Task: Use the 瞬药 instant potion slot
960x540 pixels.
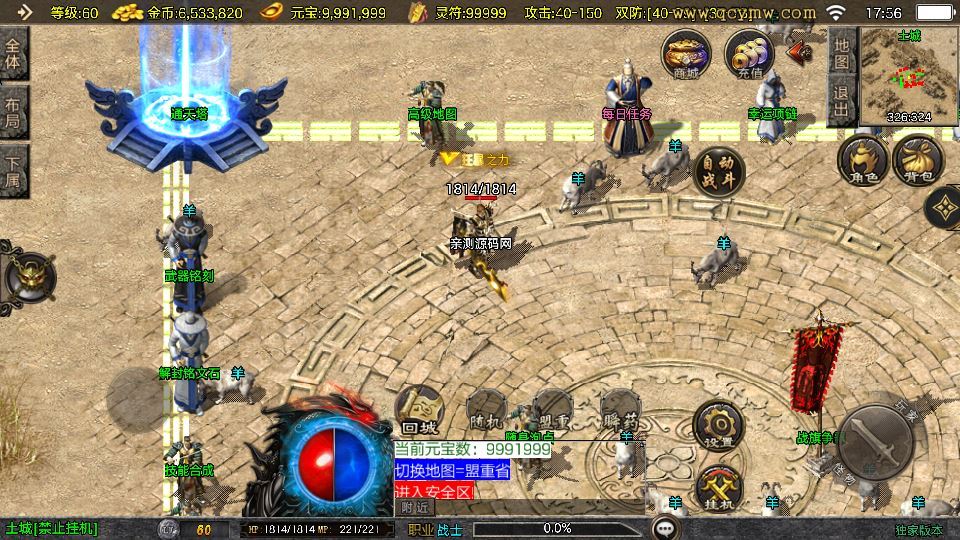Action: (621, 412)
